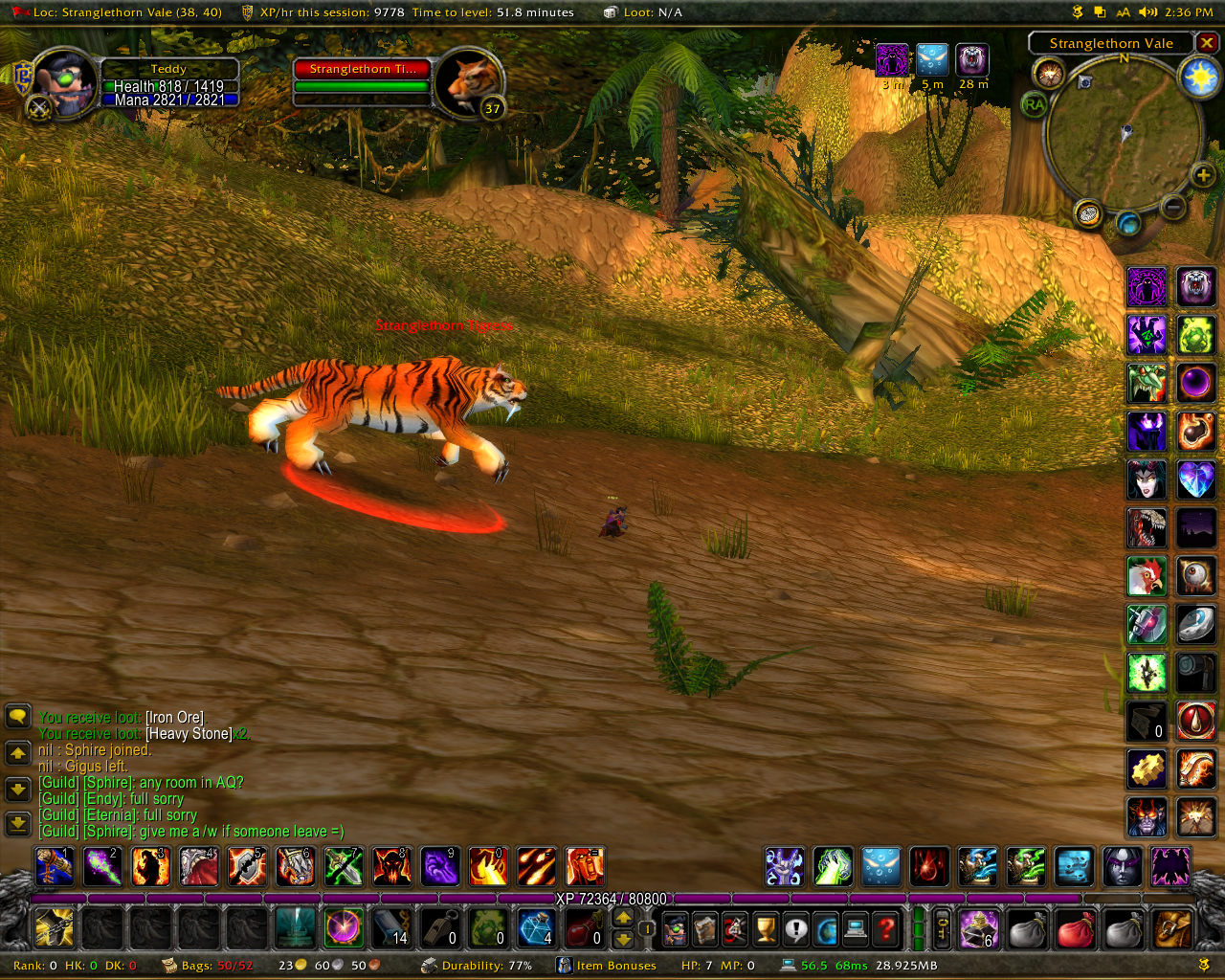Image resolution: width=1225 pixels, height=980 pixels.
Task: Zoom in the minimap with the plus button
Action: pyautogui.click(x=1203, y=174)
